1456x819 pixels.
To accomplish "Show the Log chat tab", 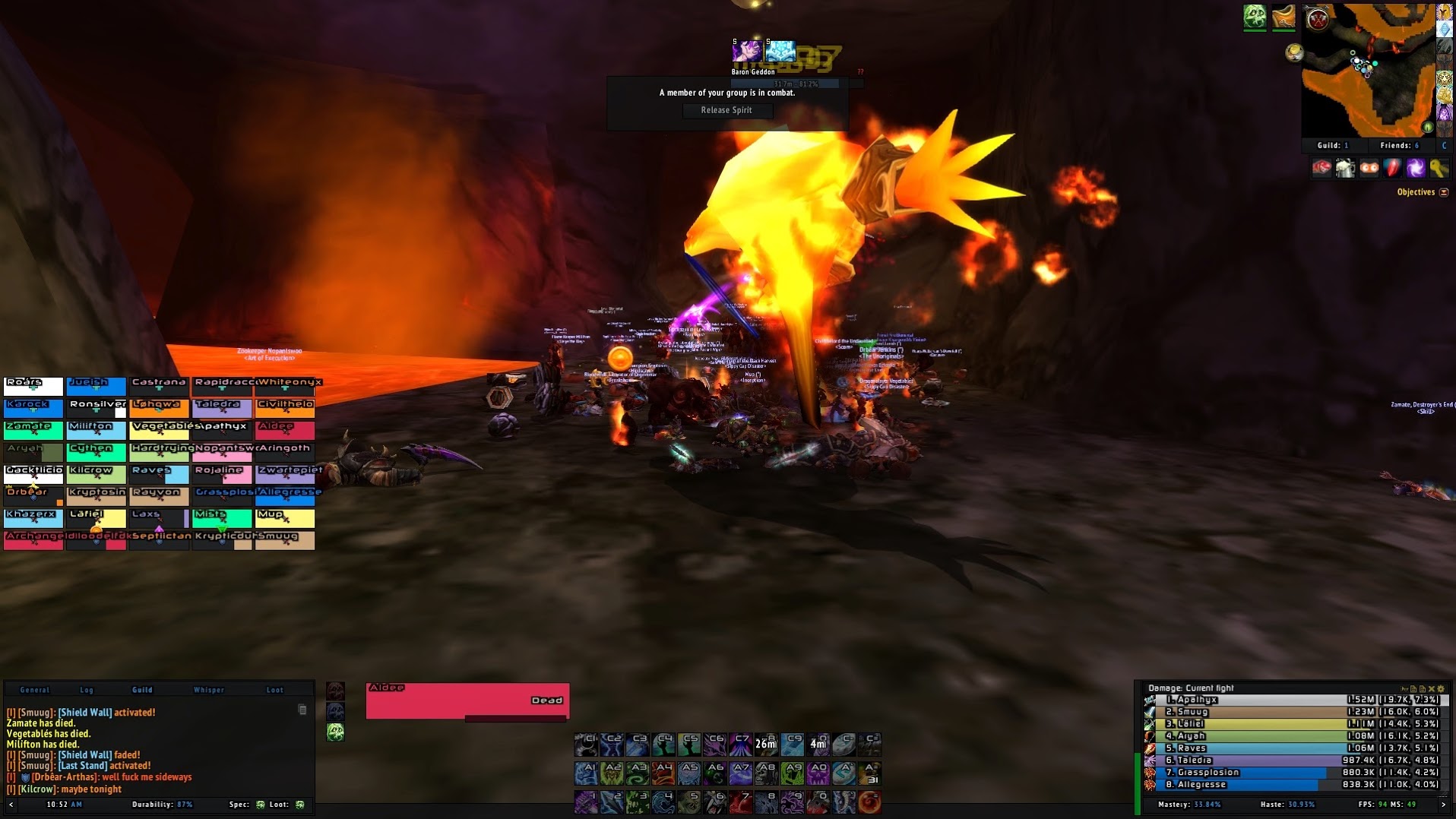I will 87,690.
